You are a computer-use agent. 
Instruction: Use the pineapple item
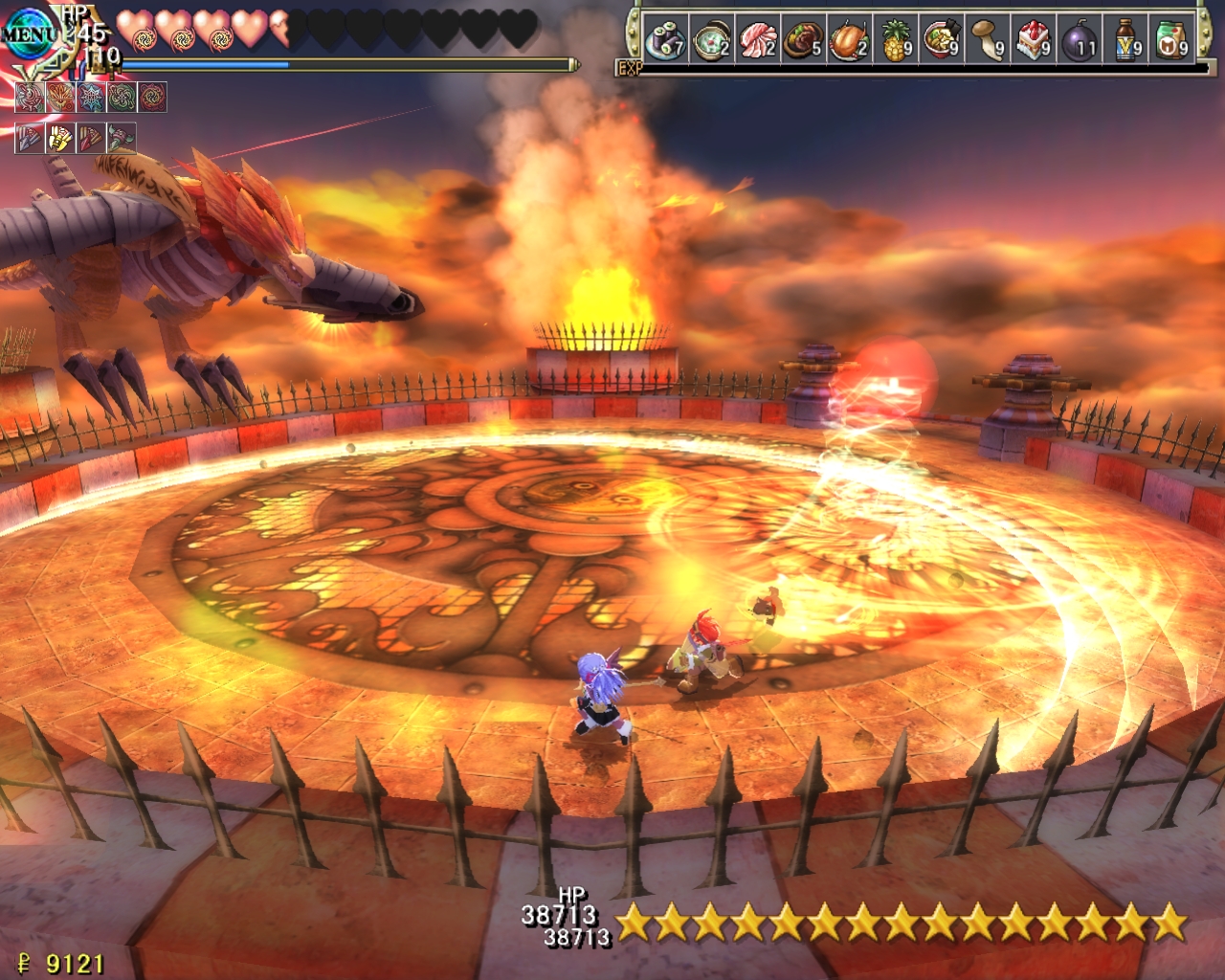[895, 41]
